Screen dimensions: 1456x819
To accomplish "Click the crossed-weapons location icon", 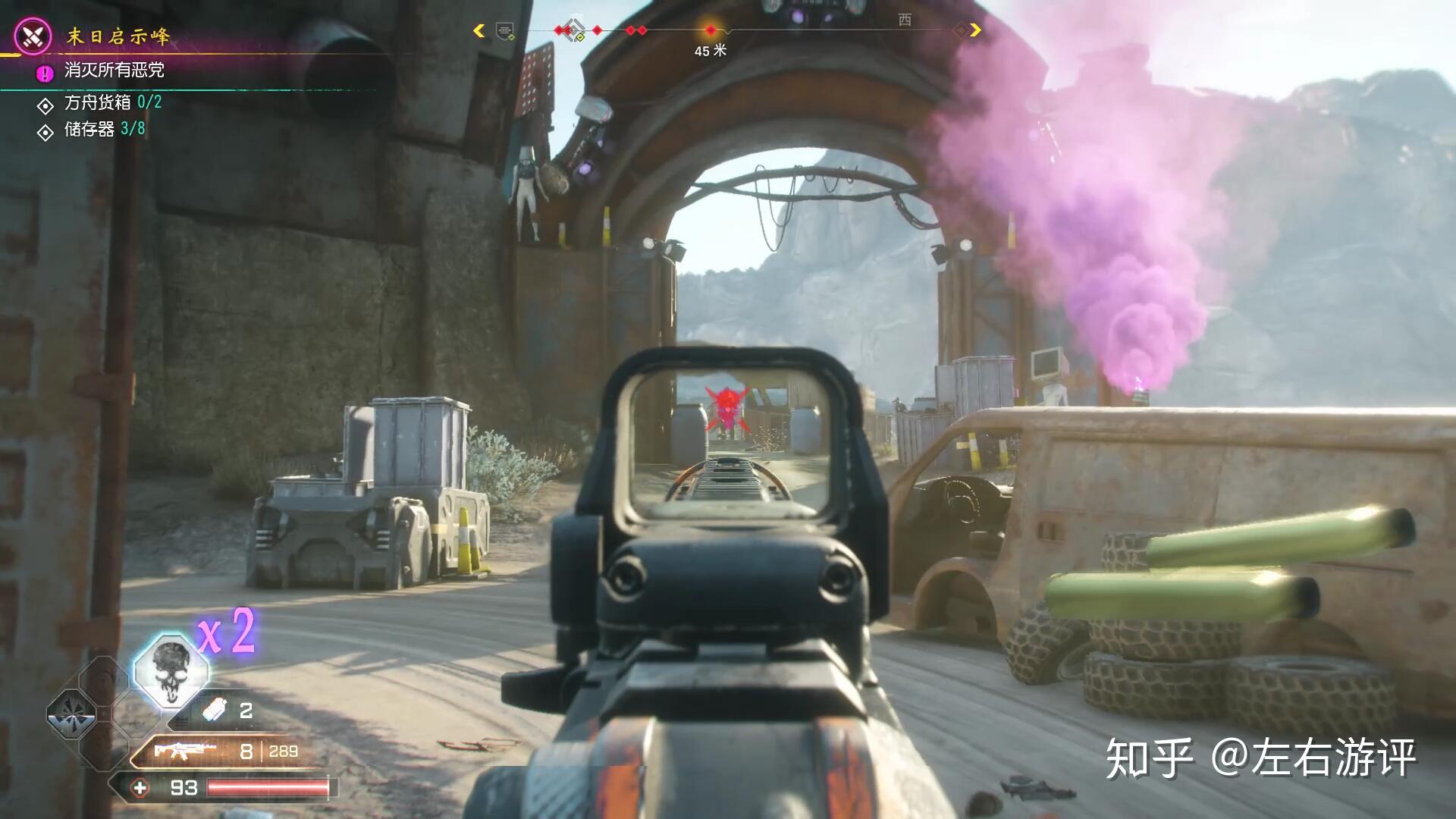I will pos(33,36).
